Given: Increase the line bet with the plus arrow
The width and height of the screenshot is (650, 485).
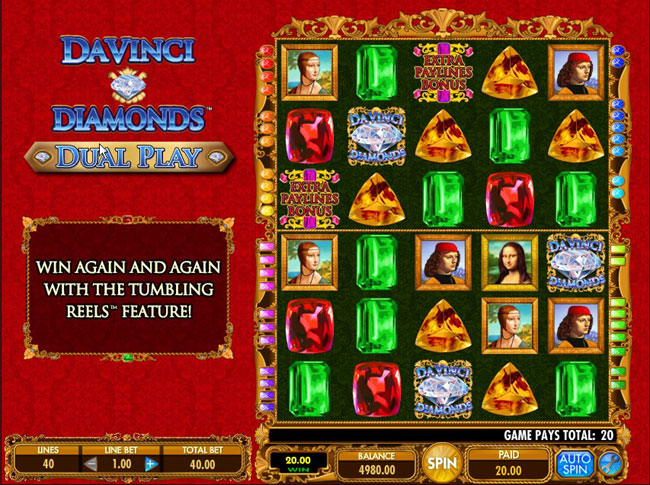Looking at the screenshot, I should tap(151, 464).
